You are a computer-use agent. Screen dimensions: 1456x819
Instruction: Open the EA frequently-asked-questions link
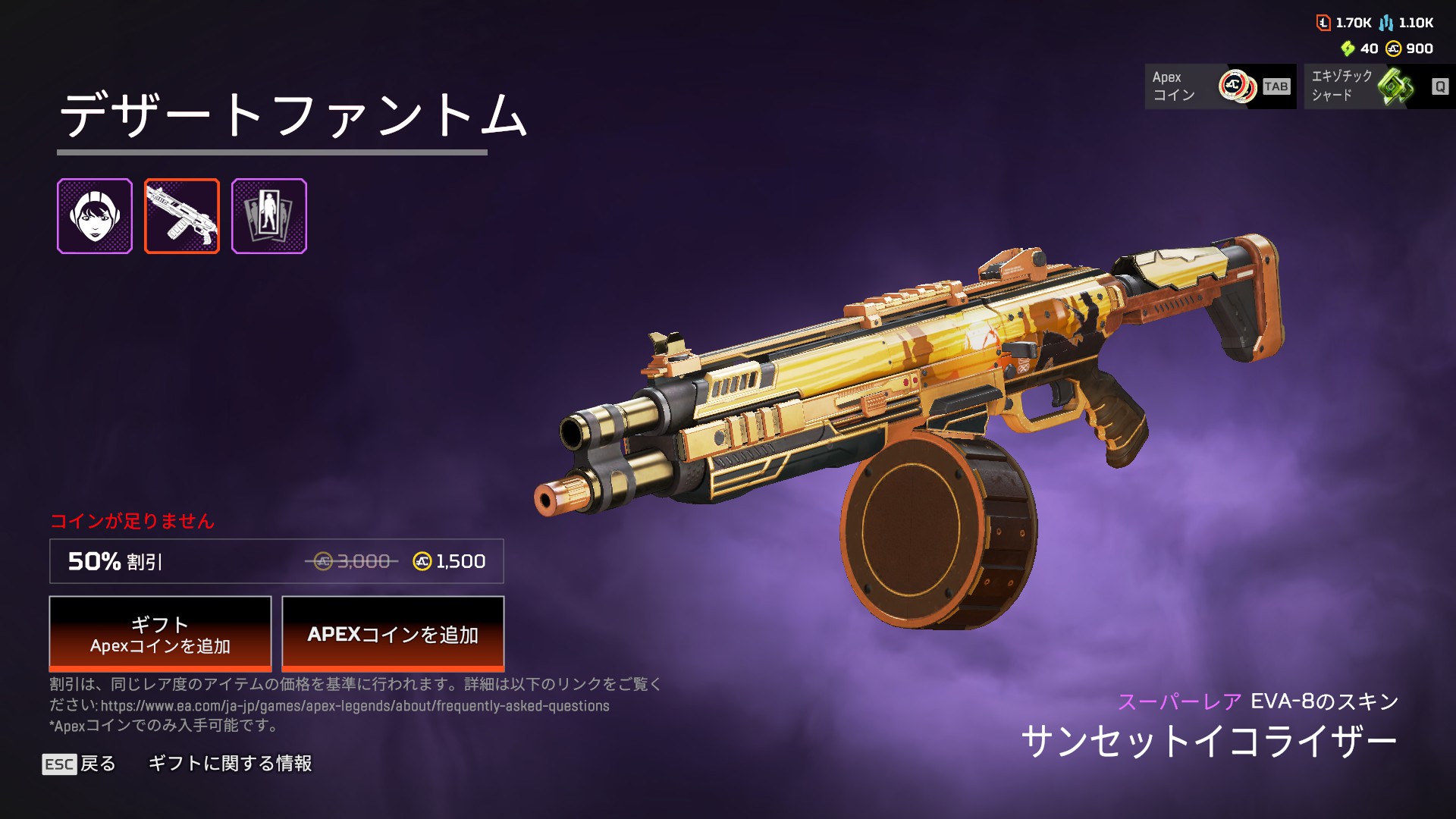pos(355,706)
